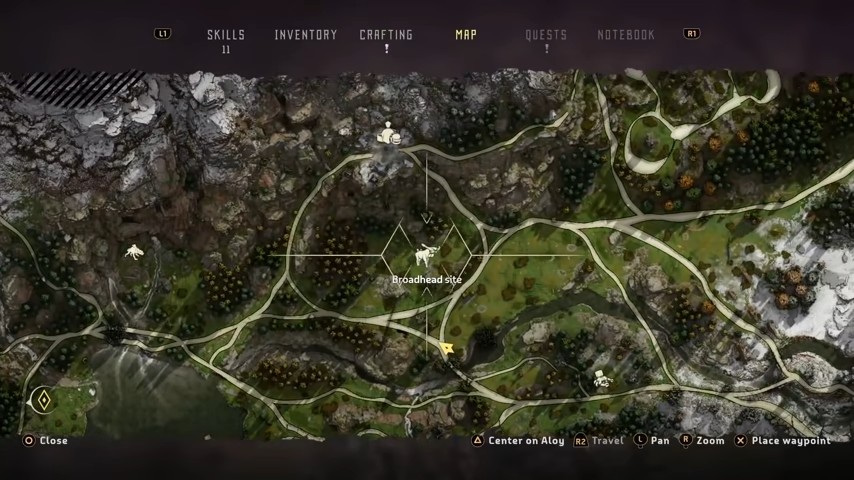Open the Quests tab
854x480 pixels.
pyautogui.click(x=546, y=35)
